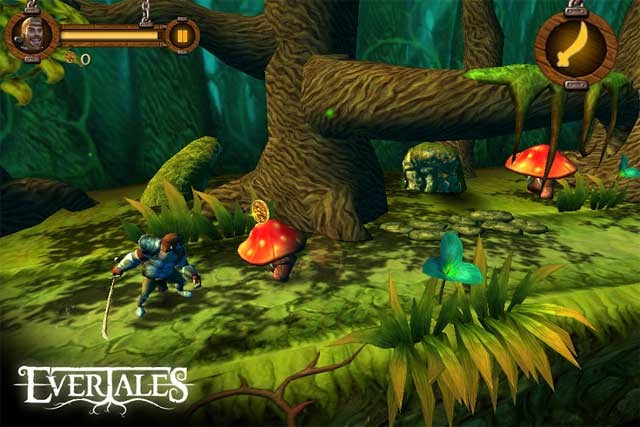Pause the game with the pause button
Viewport: 640px width, 427px height.
(182, 36)
